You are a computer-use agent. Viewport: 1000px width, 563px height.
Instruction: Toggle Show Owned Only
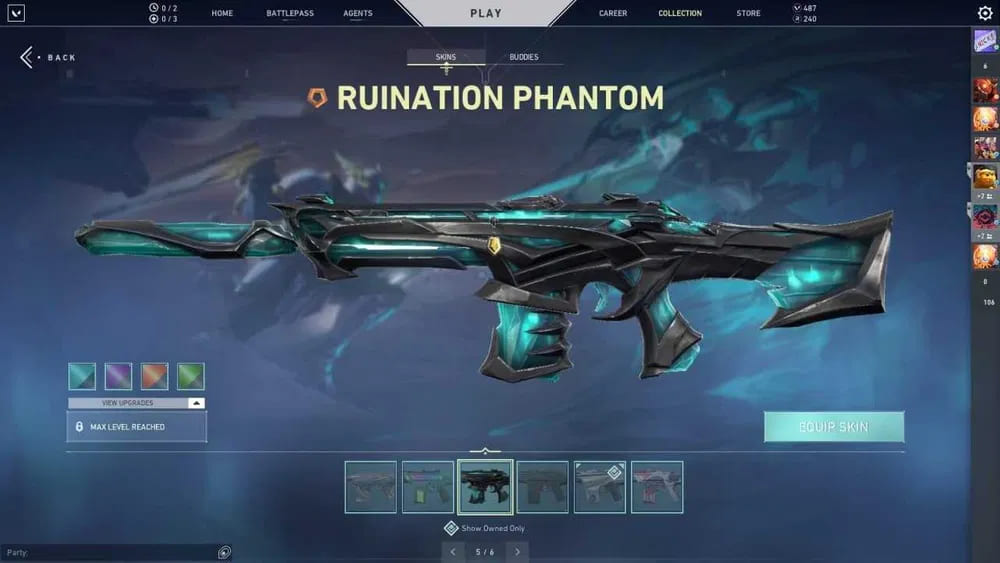[x=451, y=528]
